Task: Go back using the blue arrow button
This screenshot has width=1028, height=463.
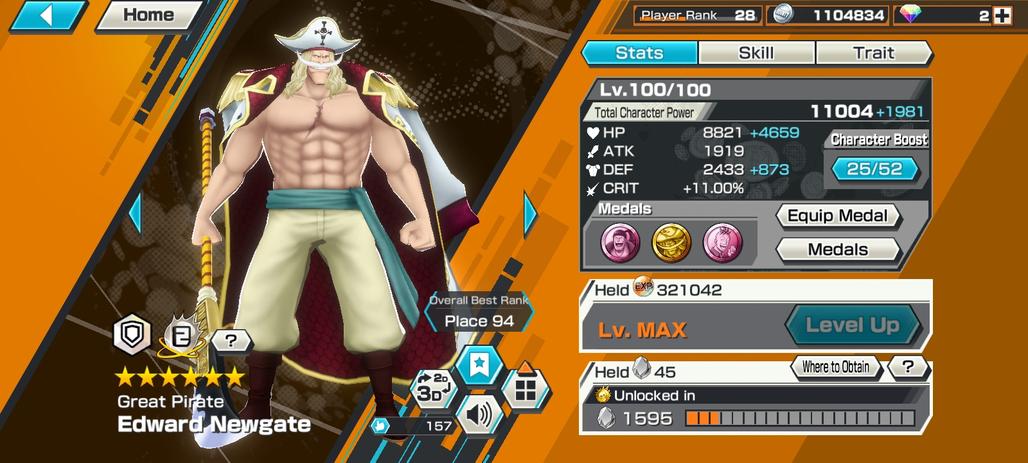Action: 47,15
